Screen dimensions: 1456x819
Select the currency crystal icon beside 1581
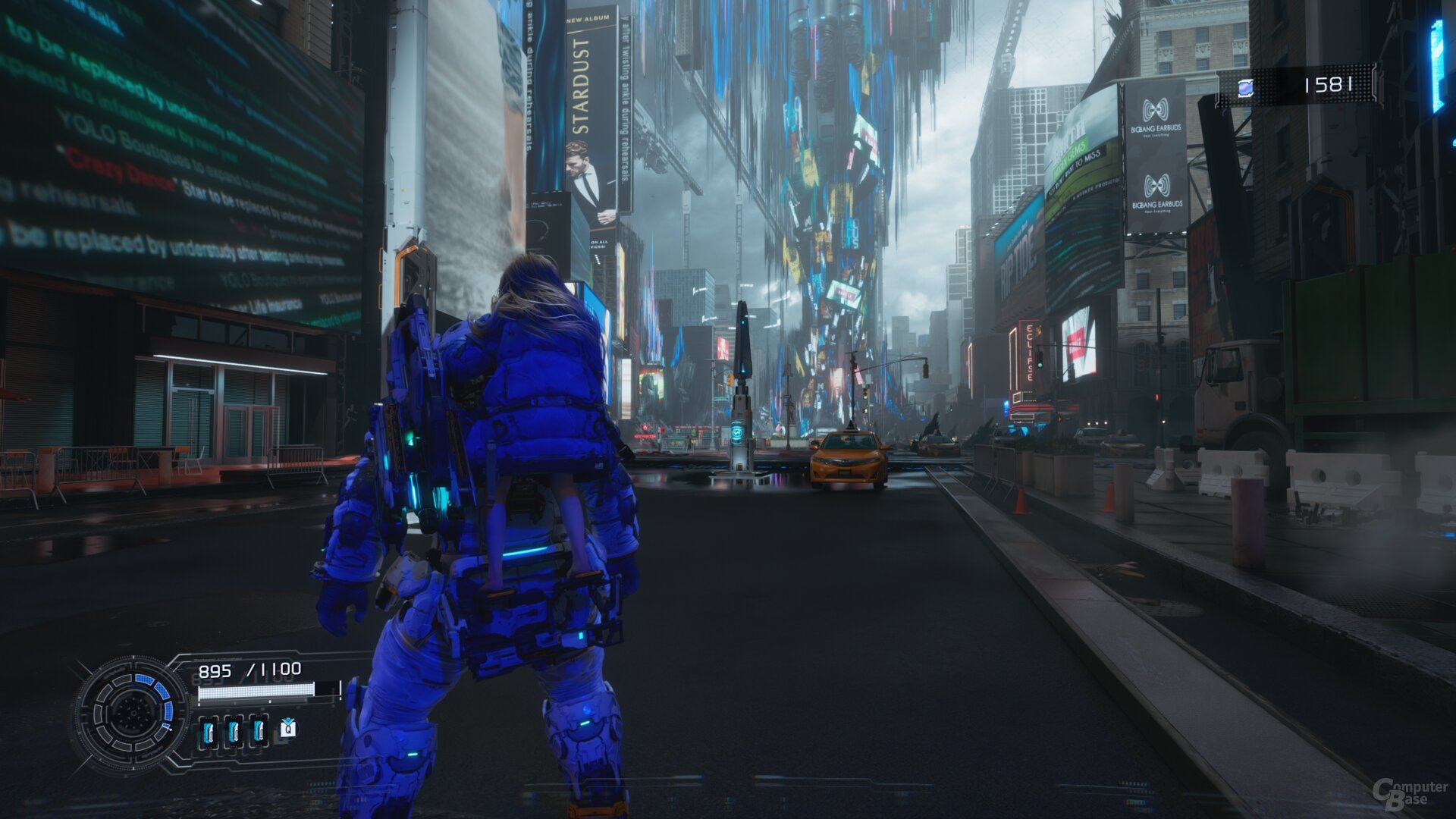tap(1245, 88)
